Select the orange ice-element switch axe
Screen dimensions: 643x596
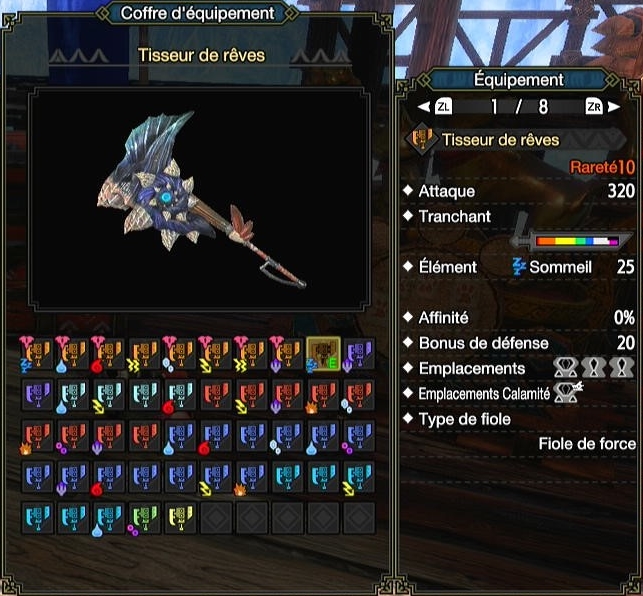pos(179,353)
